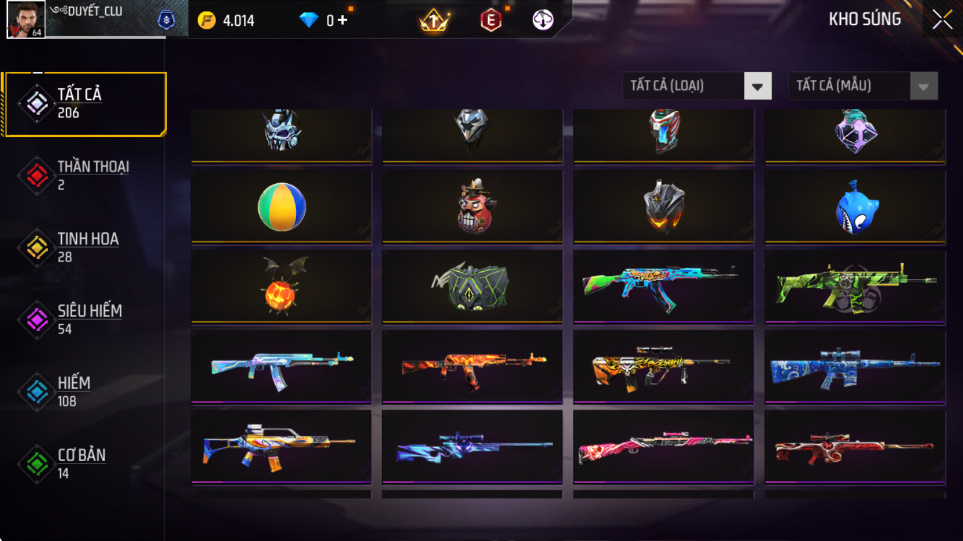Select the blue shark balloon skin
963x541 pixels.
[855, 206]
